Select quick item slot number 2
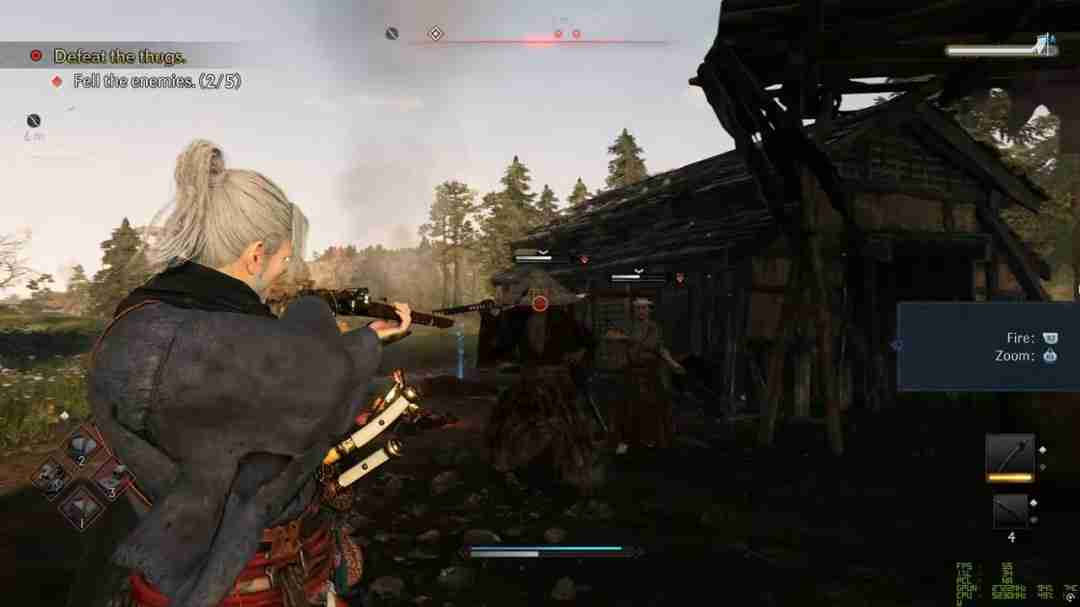The width and height of the screenshot is (1080, 607). point(81,446)
